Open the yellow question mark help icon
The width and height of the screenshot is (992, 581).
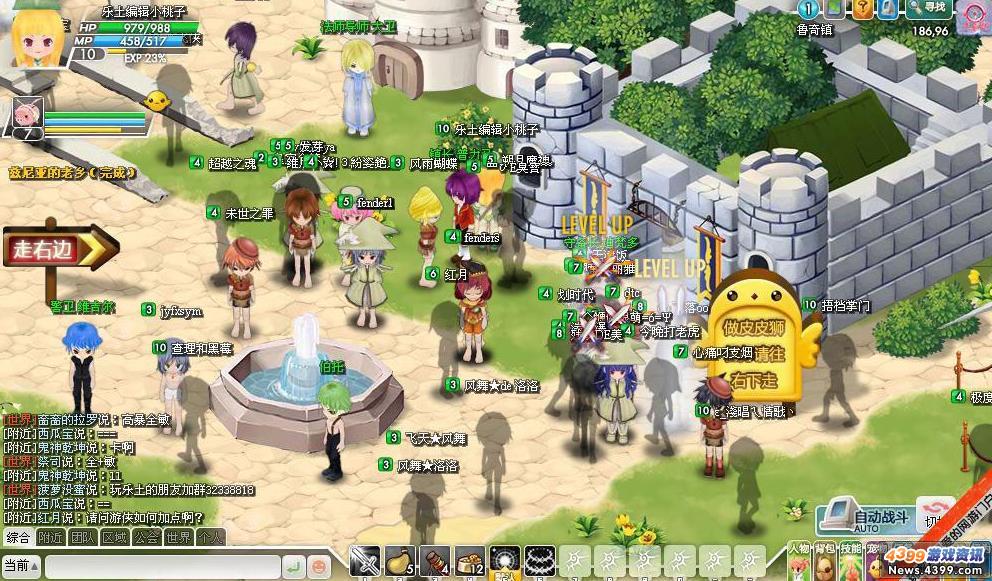(x=863, y=9)
